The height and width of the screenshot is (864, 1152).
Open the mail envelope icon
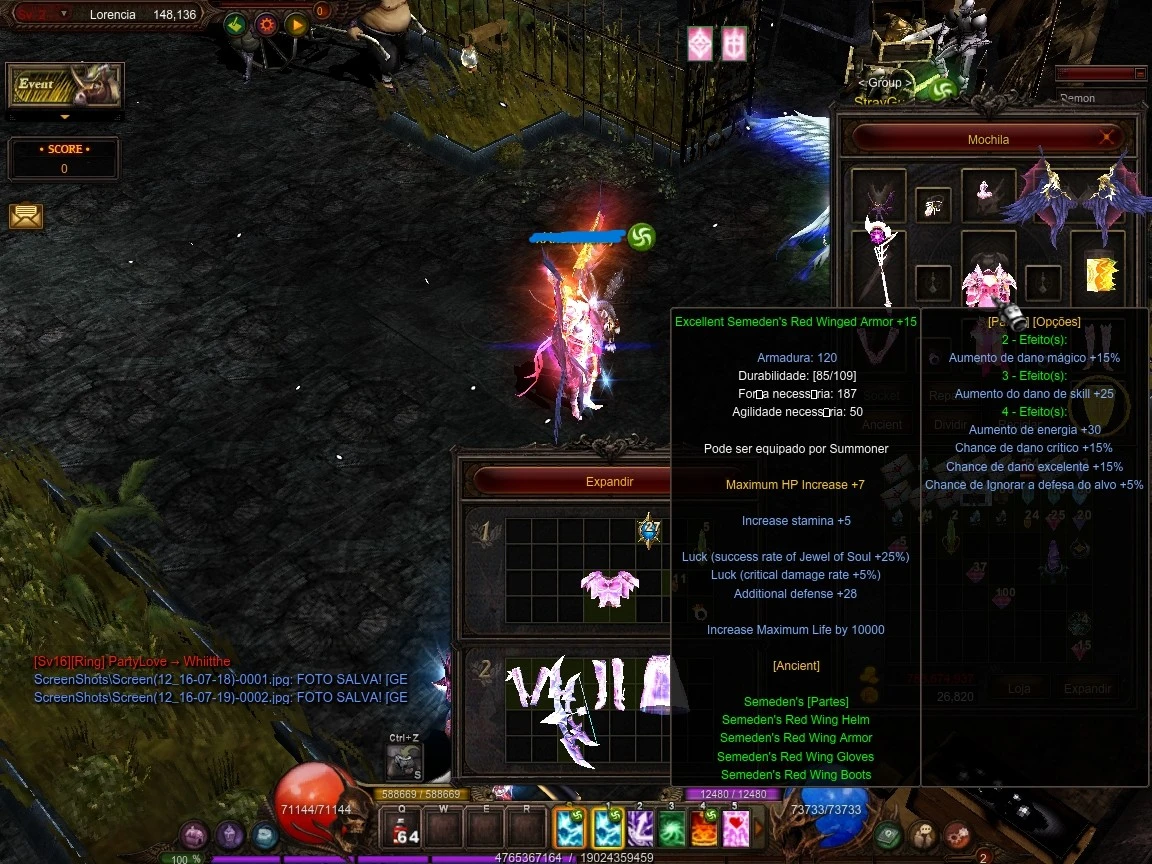coord(26,216)
